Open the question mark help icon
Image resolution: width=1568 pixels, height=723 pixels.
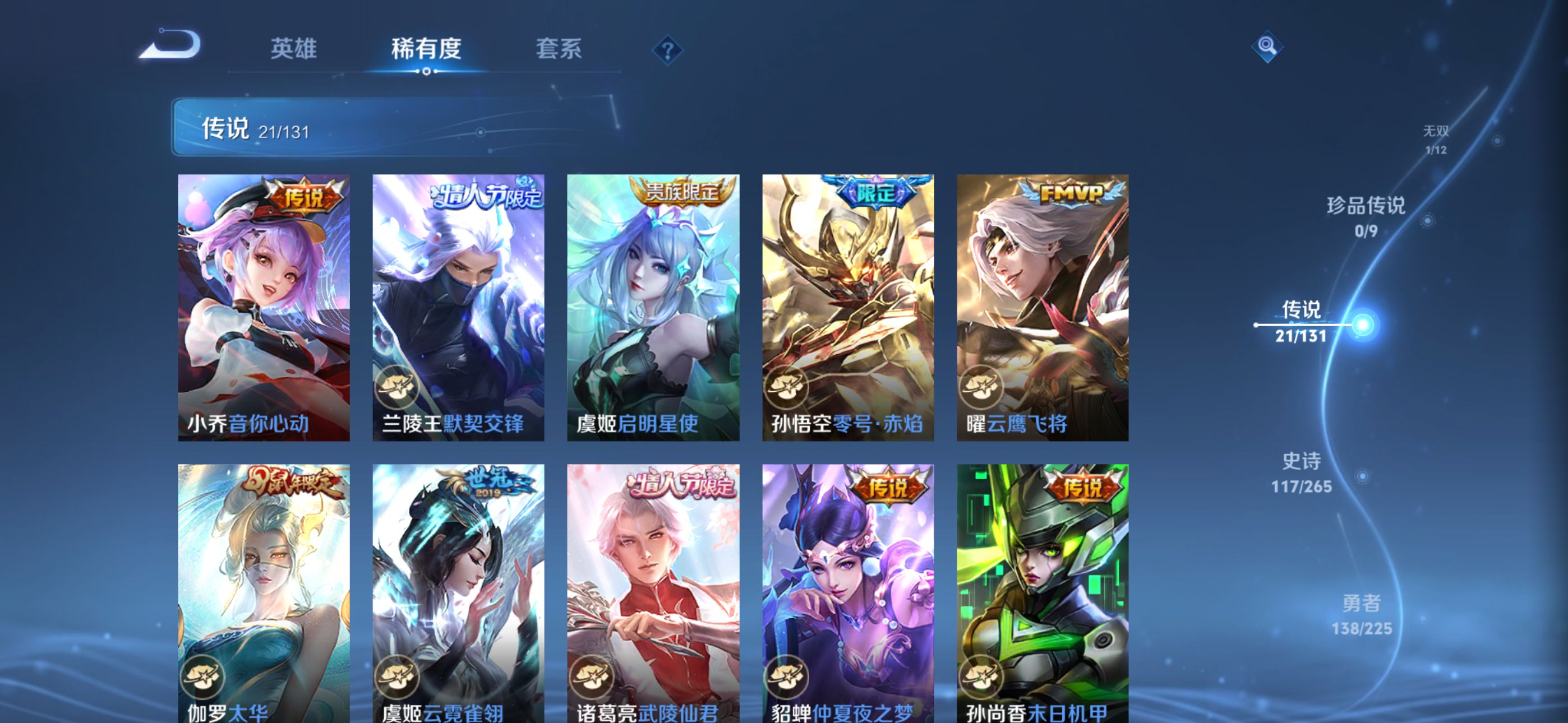pos(667,50)
